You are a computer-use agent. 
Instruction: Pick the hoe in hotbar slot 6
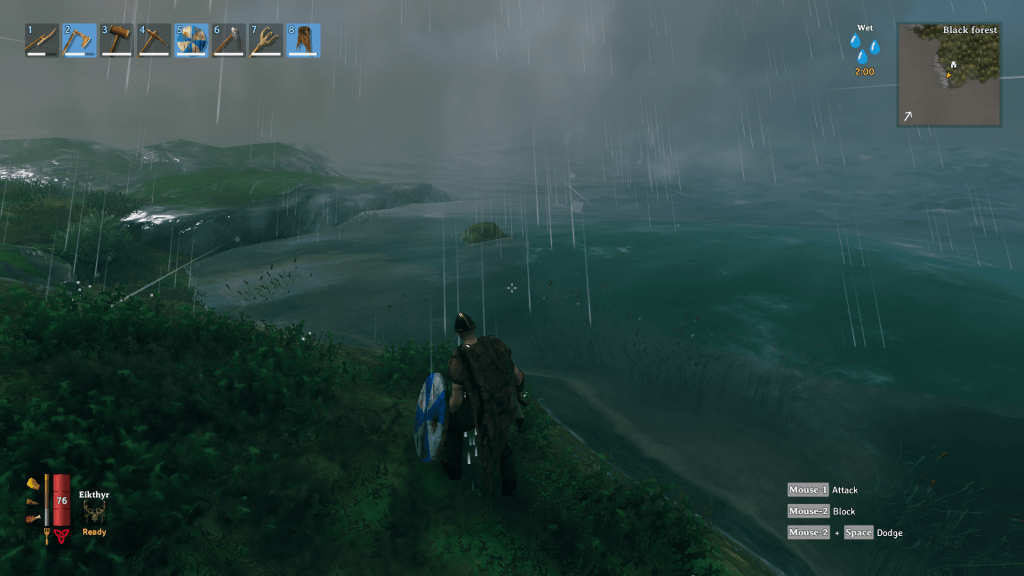pyautogui.click(x=228, y=40)
